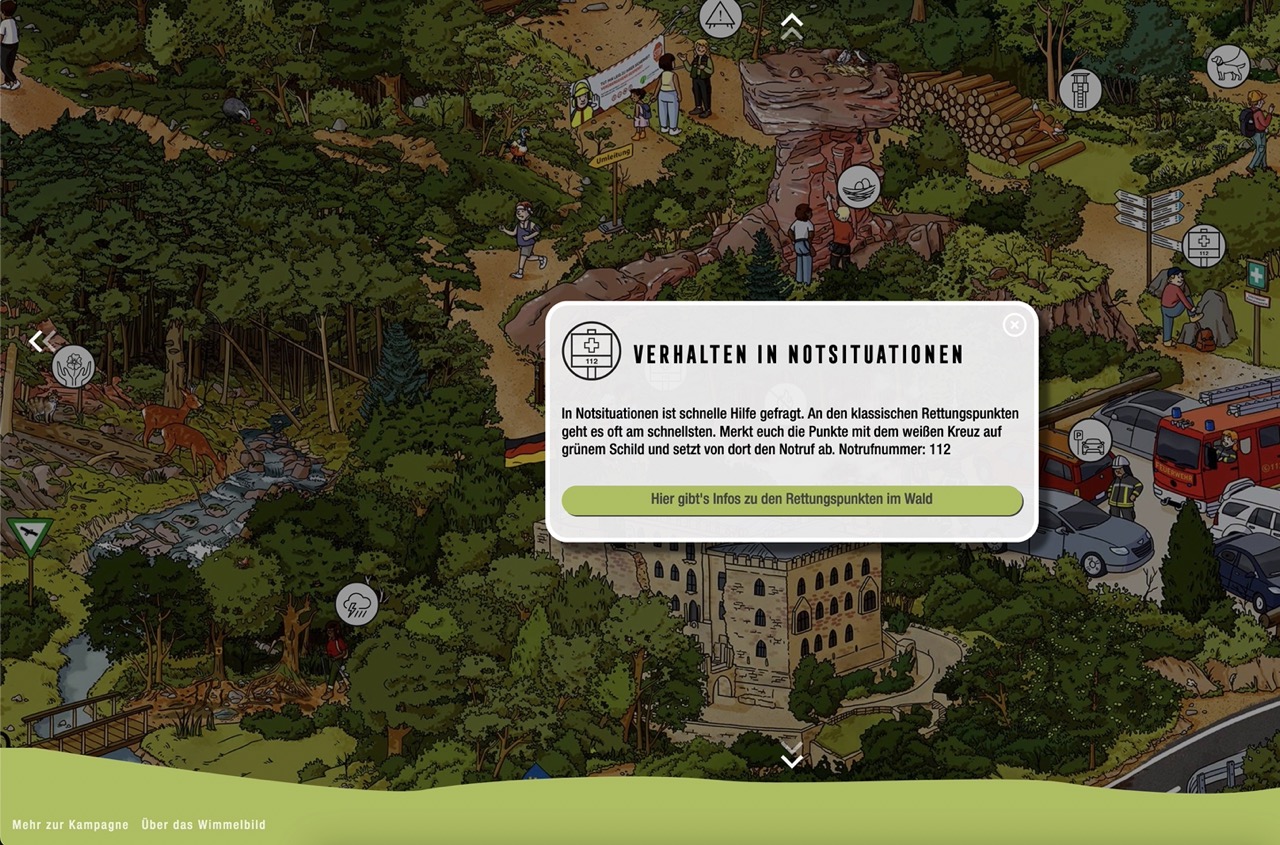Click the downward double-arrow to pan down
This screenshot has height=845, width=1280.
pyautogui.click(x=792, y=756)
